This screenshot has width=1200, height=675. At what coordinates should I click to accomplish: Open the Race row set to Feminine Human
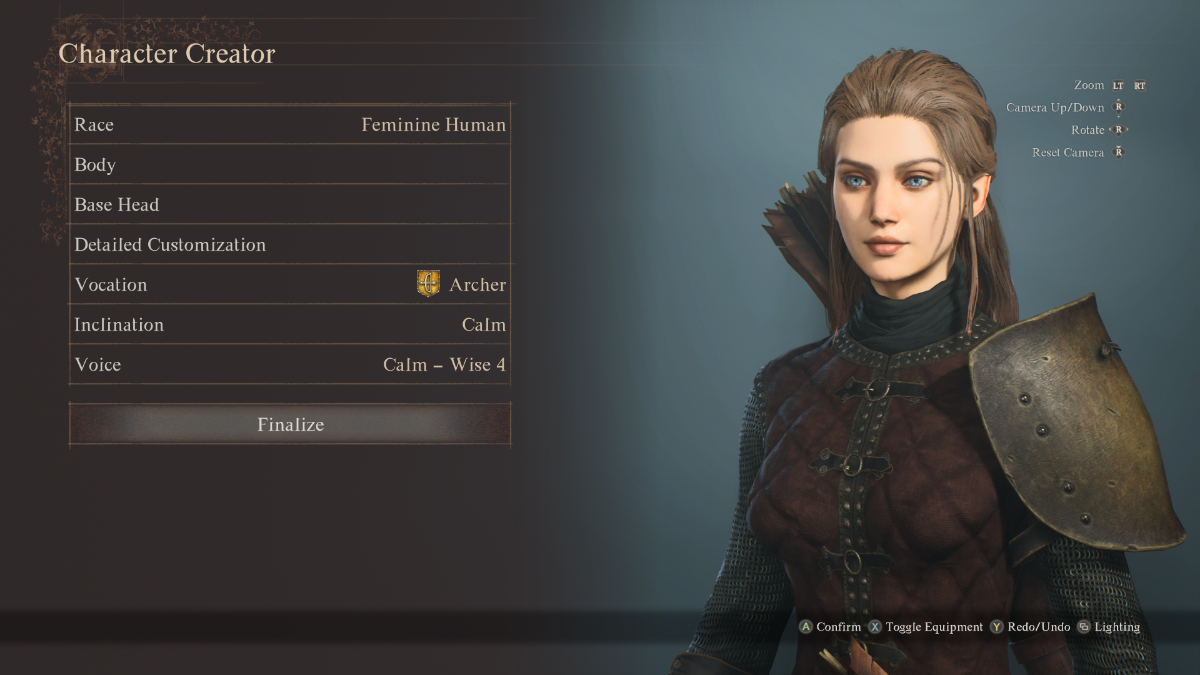[290, 125]
